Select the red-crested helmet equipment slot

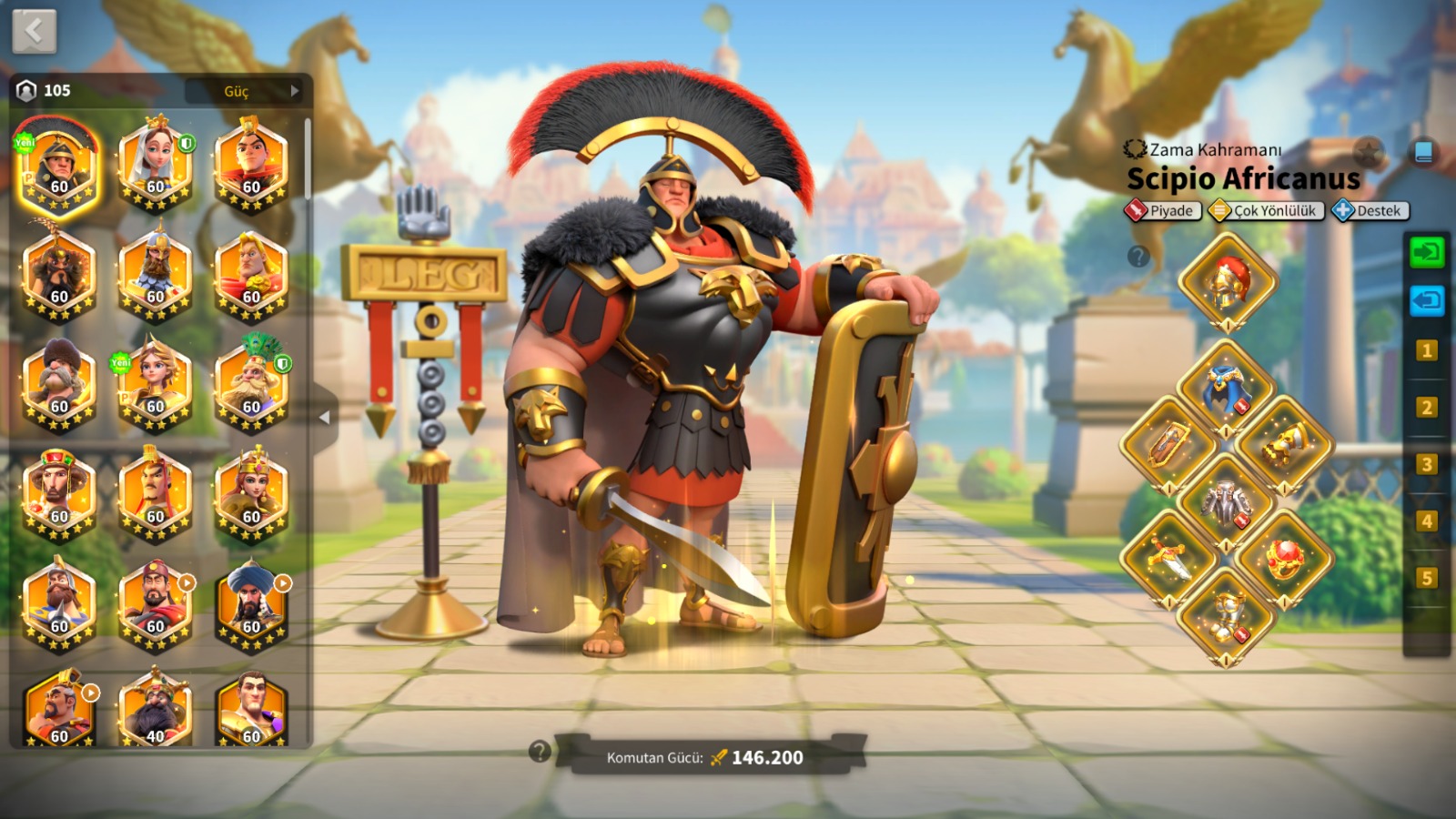pyautogui.click(x=1227, y=281)
